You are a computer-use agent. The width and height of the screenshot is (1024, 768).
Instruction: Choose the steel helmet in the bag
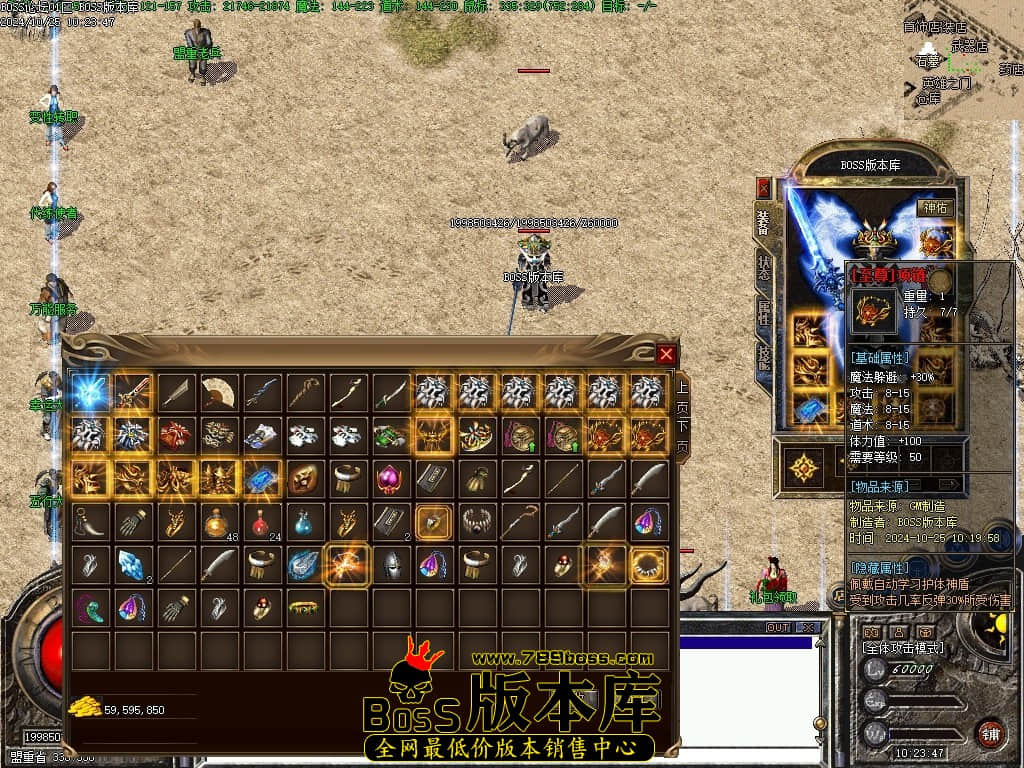pos(390,564)
